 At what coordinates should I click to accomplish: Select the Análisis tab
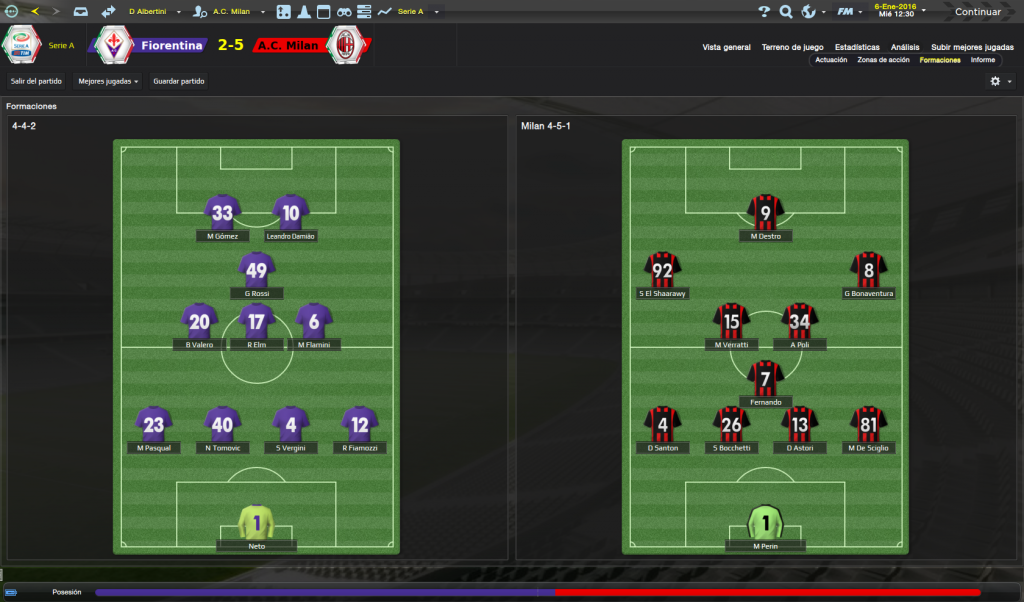click(x=905, y=47)
